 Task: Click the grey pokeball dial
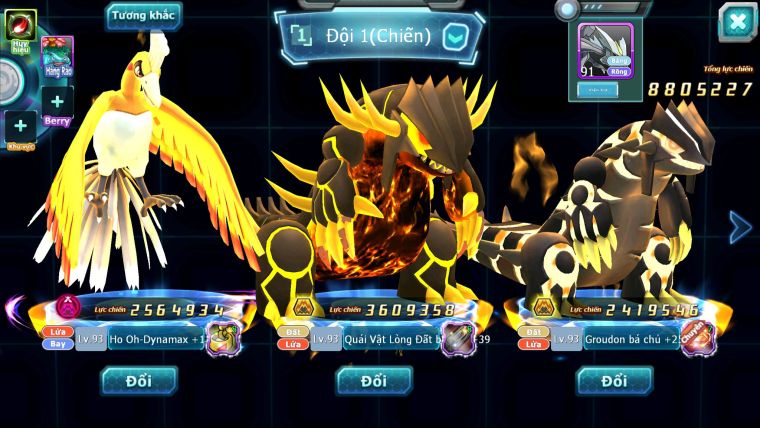point(10,80)
